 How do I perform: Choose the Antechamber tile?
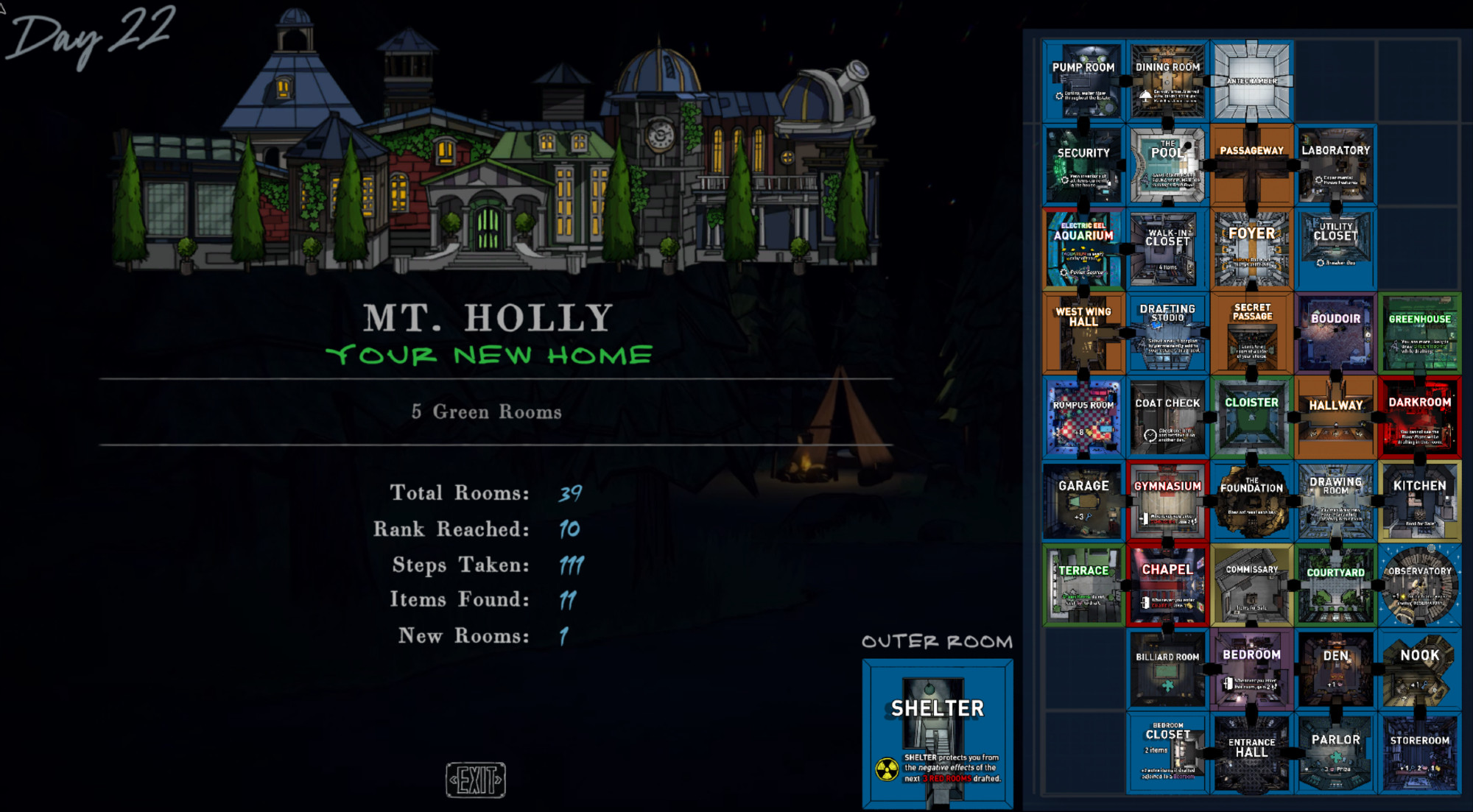coord(1252,82)
